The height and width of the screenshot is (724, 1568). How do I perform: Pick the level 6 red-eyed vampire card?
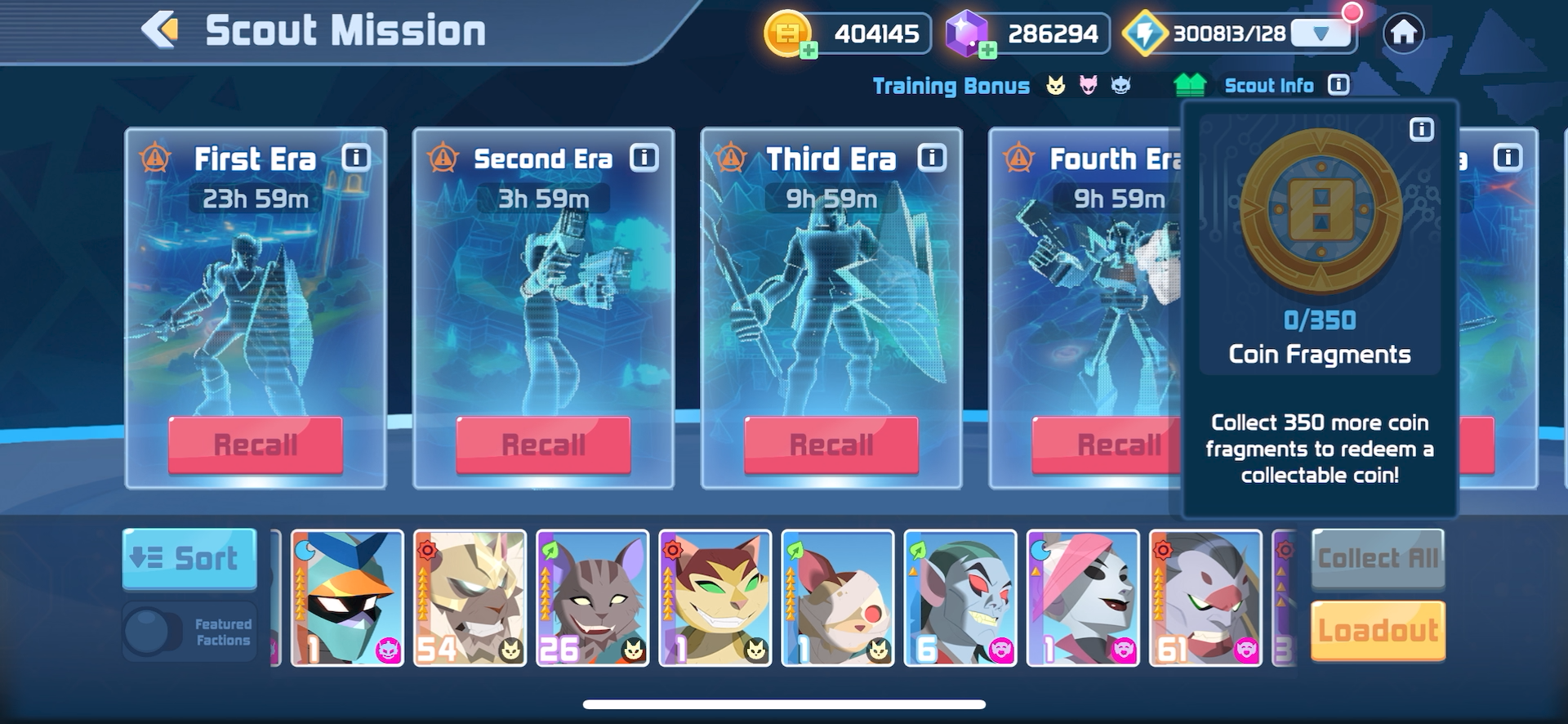point(960,598)
